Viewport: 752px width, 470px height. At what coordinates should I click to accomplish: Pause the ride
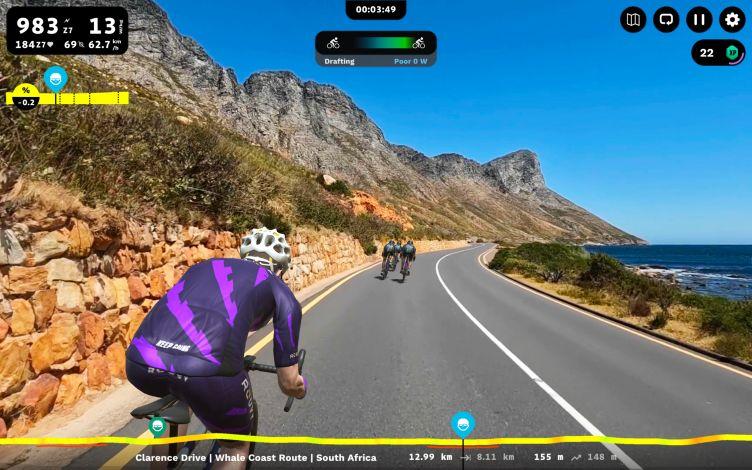(699, 19)
